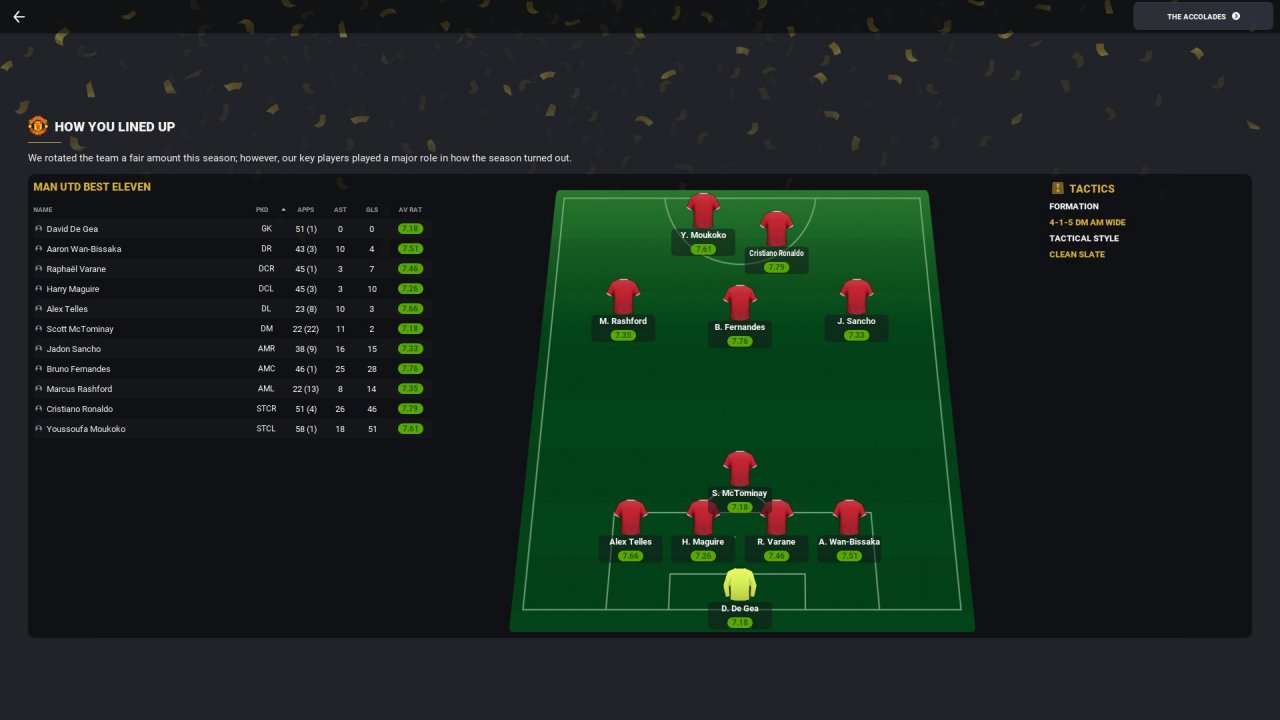Viewport: 1280px width, 720px height.
Task: Click Marcus Rashford's list row
Action: tap(79, 389)
